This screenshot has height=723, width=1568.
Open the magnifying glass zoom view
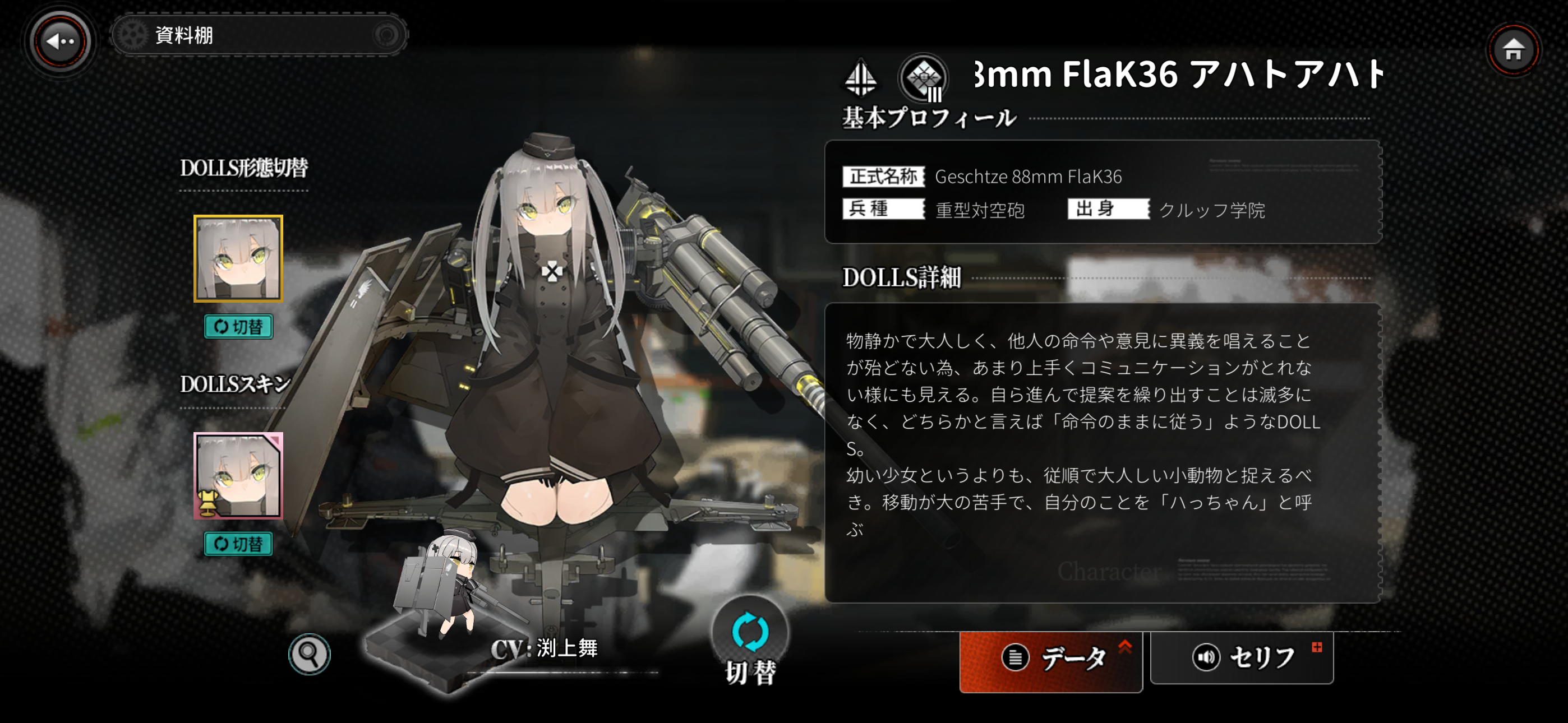pos(309,654)
